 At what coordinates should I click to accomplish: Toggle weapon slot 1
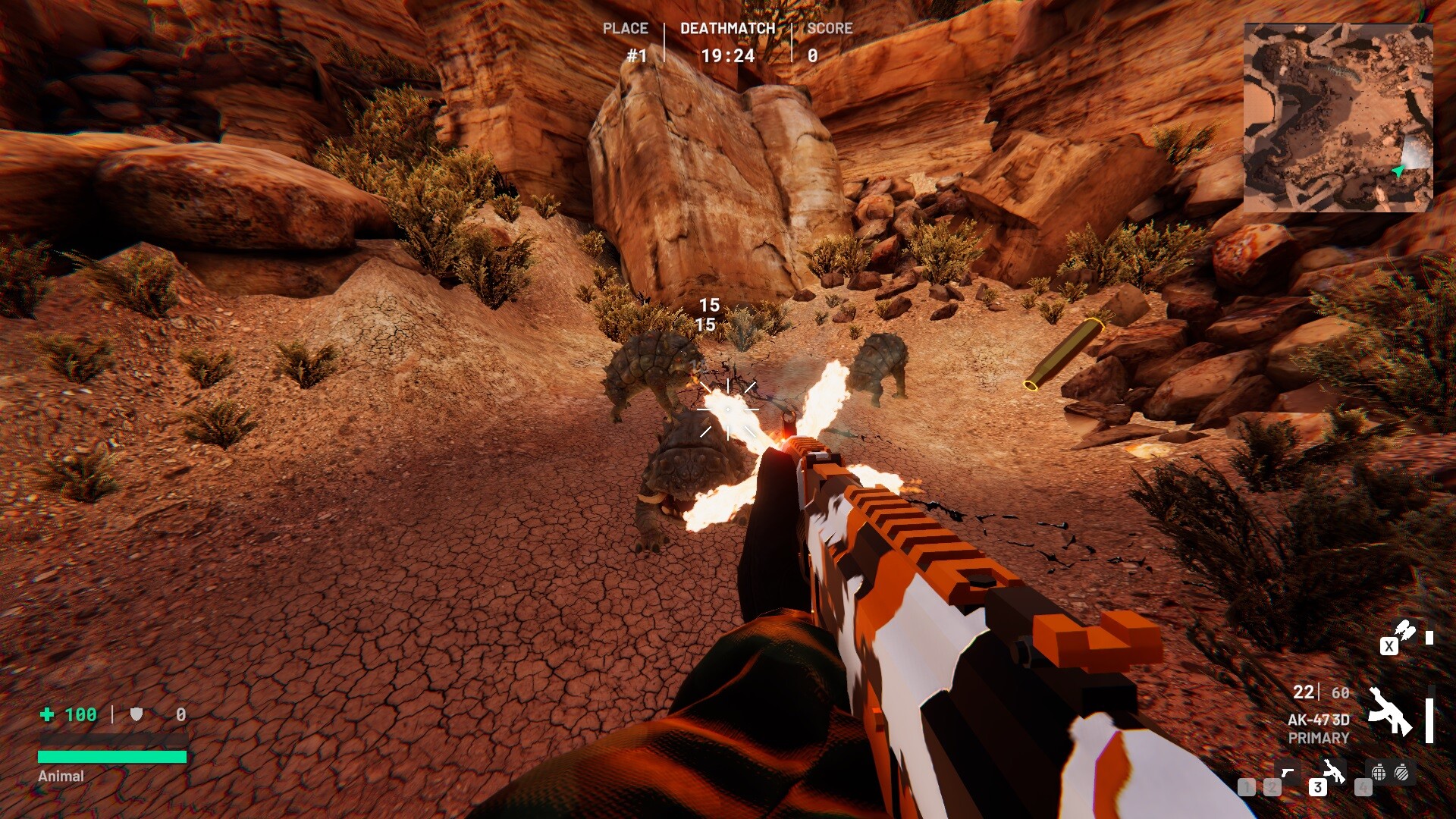click(1247, 788)
